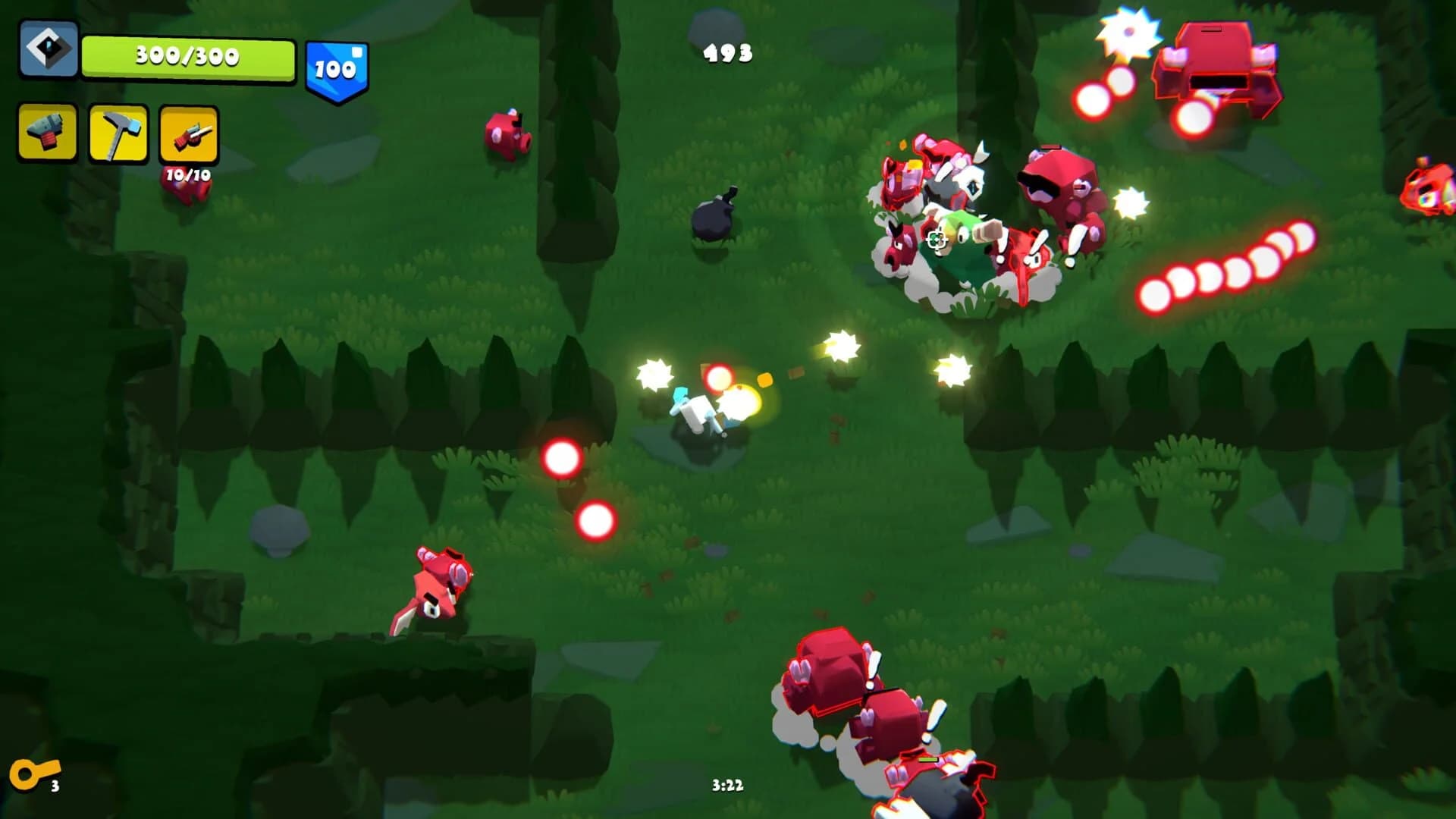The image size is (1456, 819).
Task: Click the green 300/300 health bar
Action: (188, 55)
